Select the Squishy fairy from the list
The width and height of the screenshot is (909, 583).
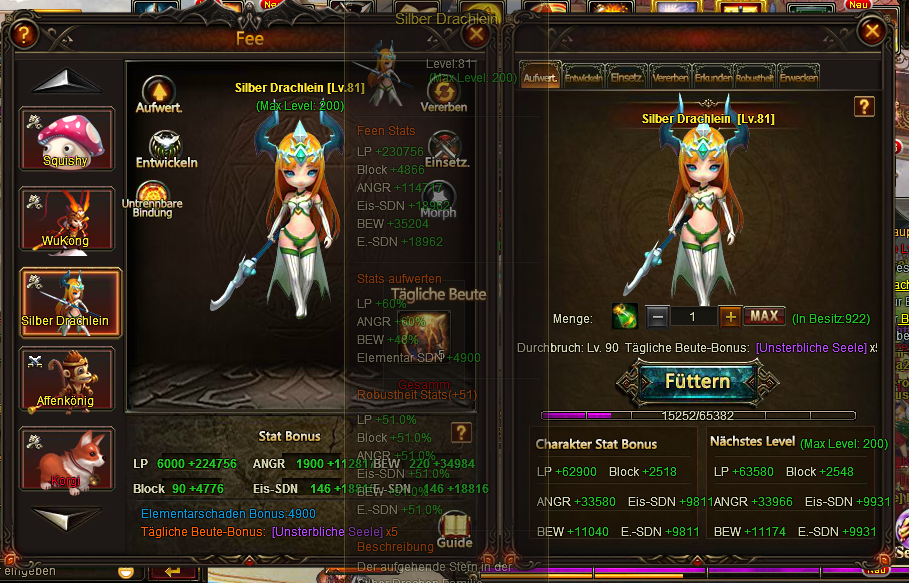coord(68,139)
